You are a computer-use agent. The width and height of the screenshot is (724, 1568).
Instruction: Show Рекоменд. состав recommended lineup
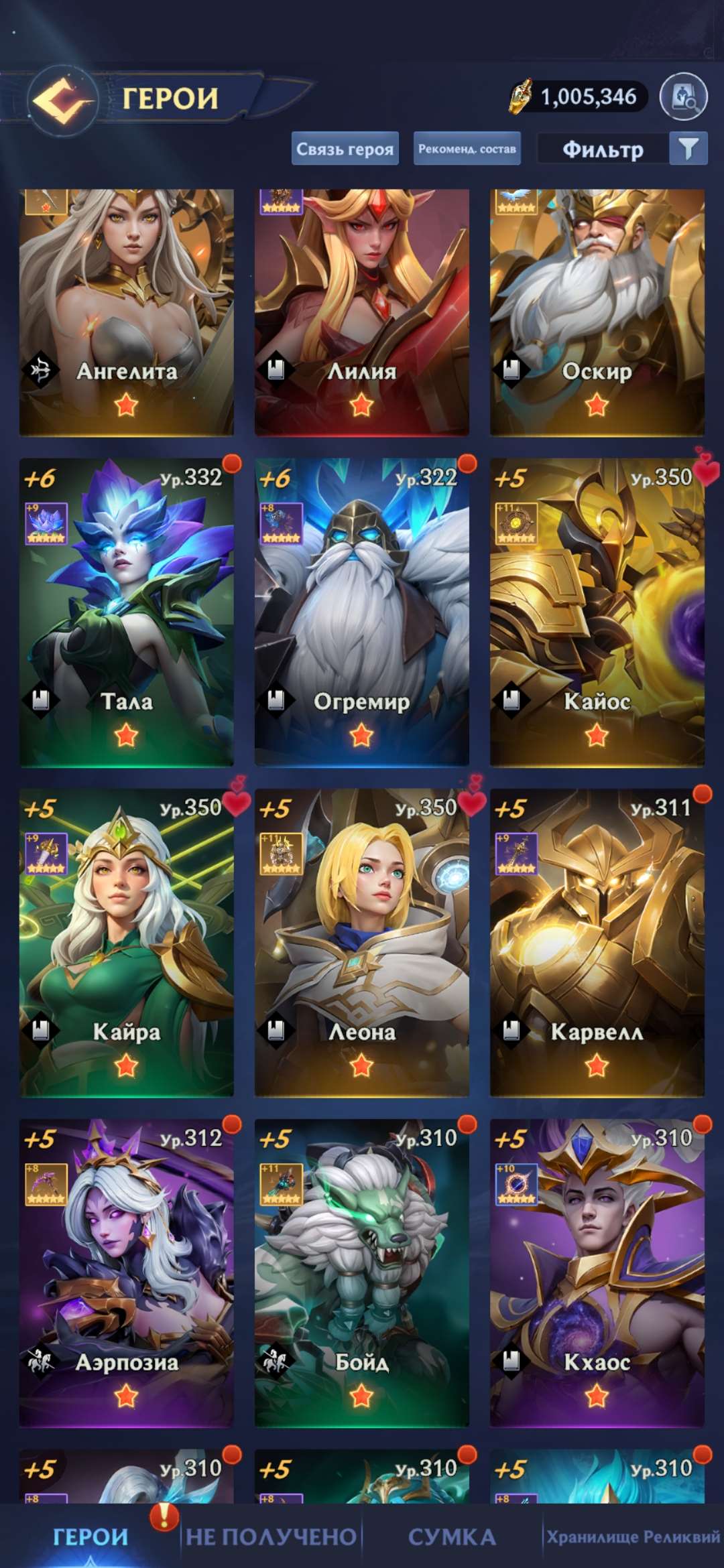(467, 149)
